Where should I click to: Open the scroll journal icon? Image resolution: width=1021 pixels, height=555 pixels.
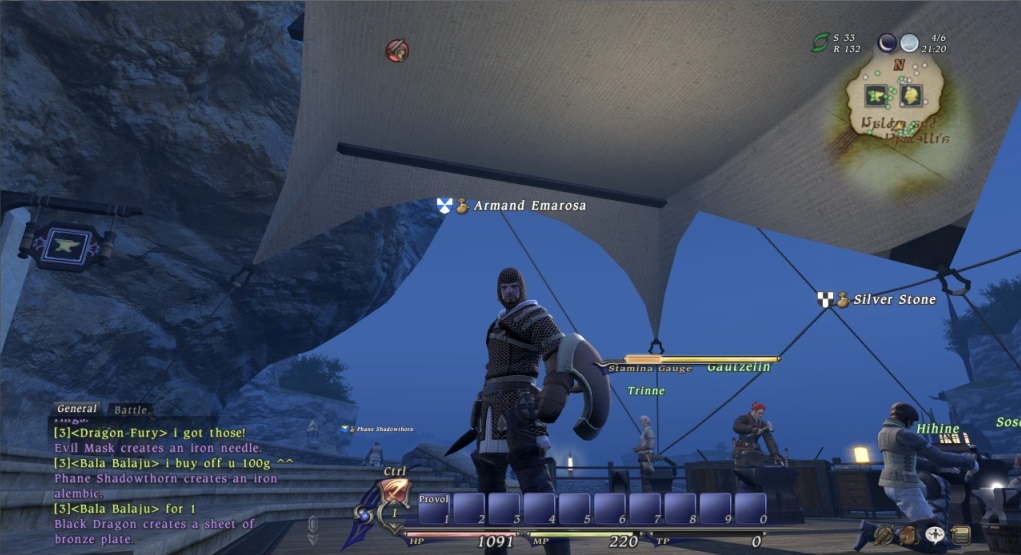click(961, 535)
